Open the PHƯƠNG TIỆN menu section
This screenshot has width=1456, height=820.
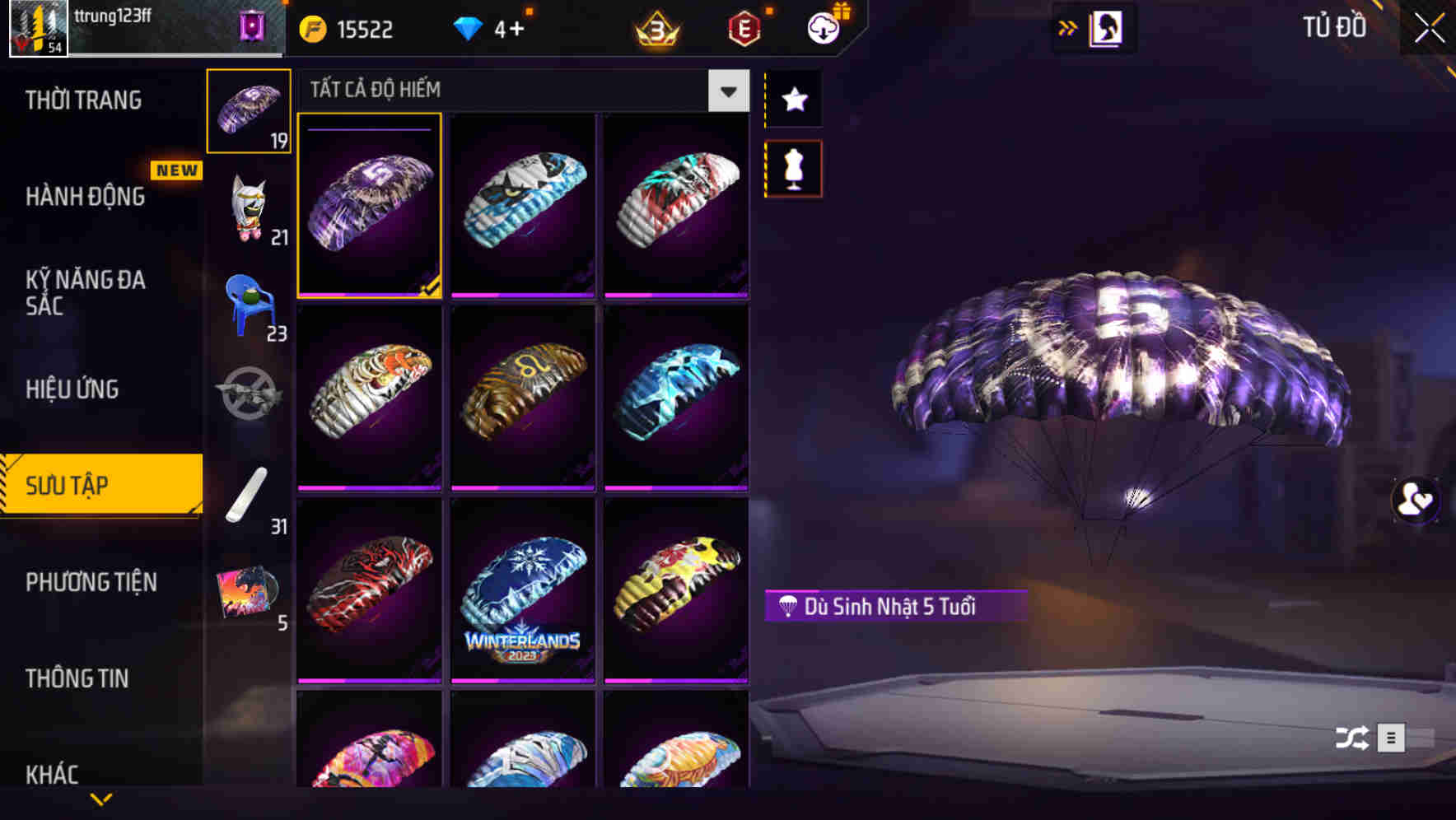pyautogui.click(x=91, y=581)
